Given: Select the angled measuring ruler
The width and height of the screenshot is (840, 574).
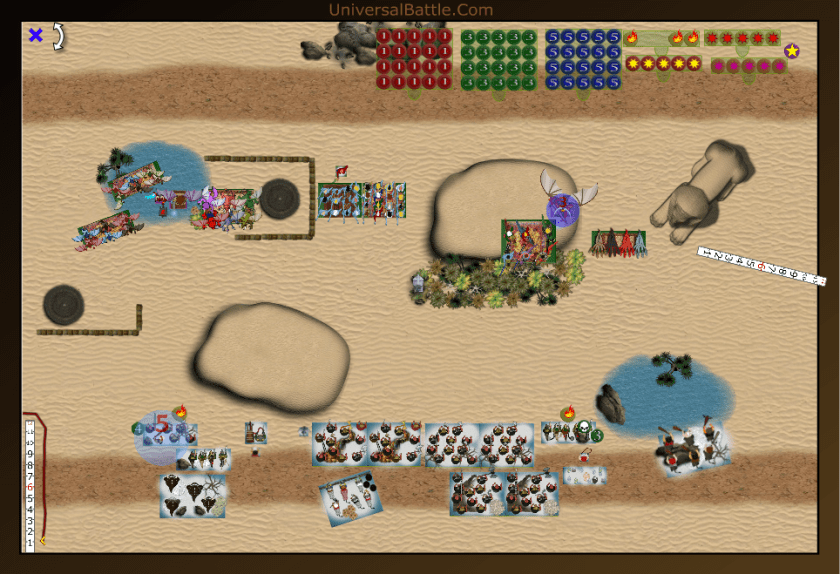Looking at the screenshot, I should 761,265.
